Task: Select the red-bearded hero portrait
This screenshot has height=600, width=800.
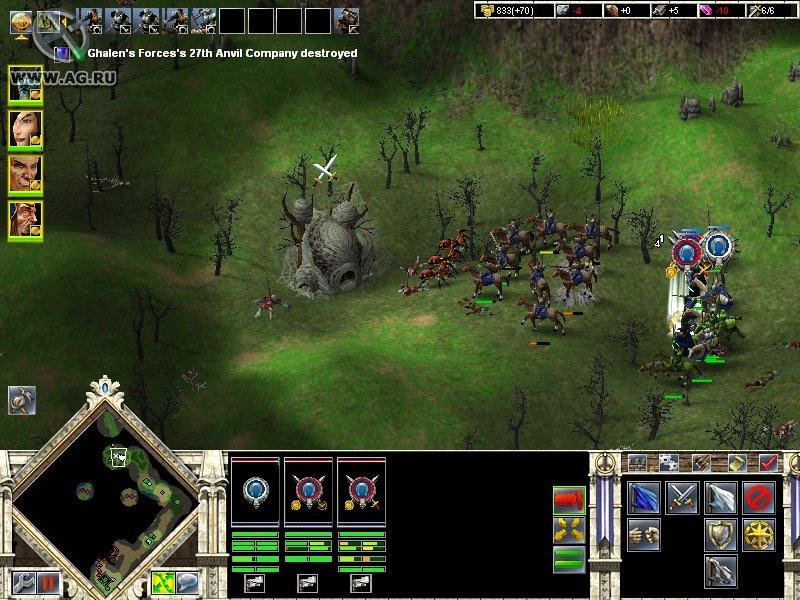Action: pos(25,218)
